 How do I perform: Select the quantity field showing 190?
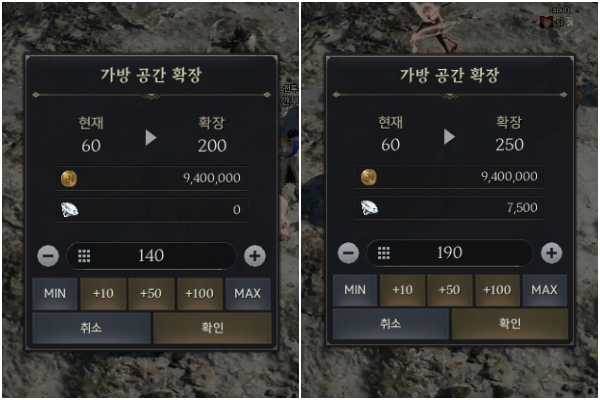[450, 253]
